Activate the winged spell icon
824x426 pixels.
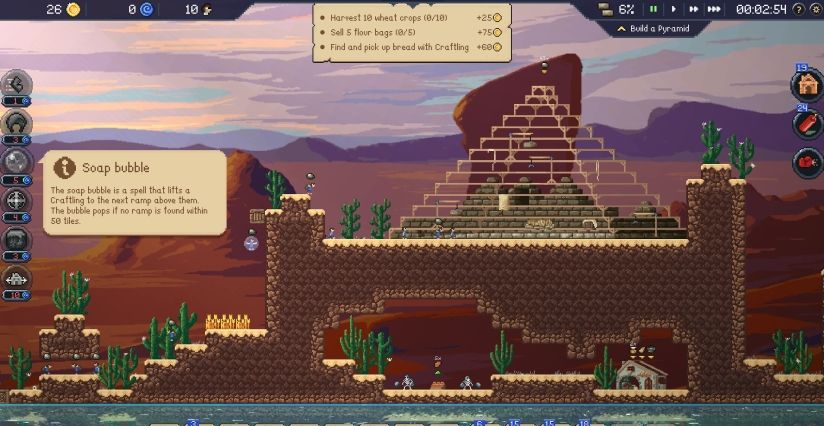tap(17, 279)
